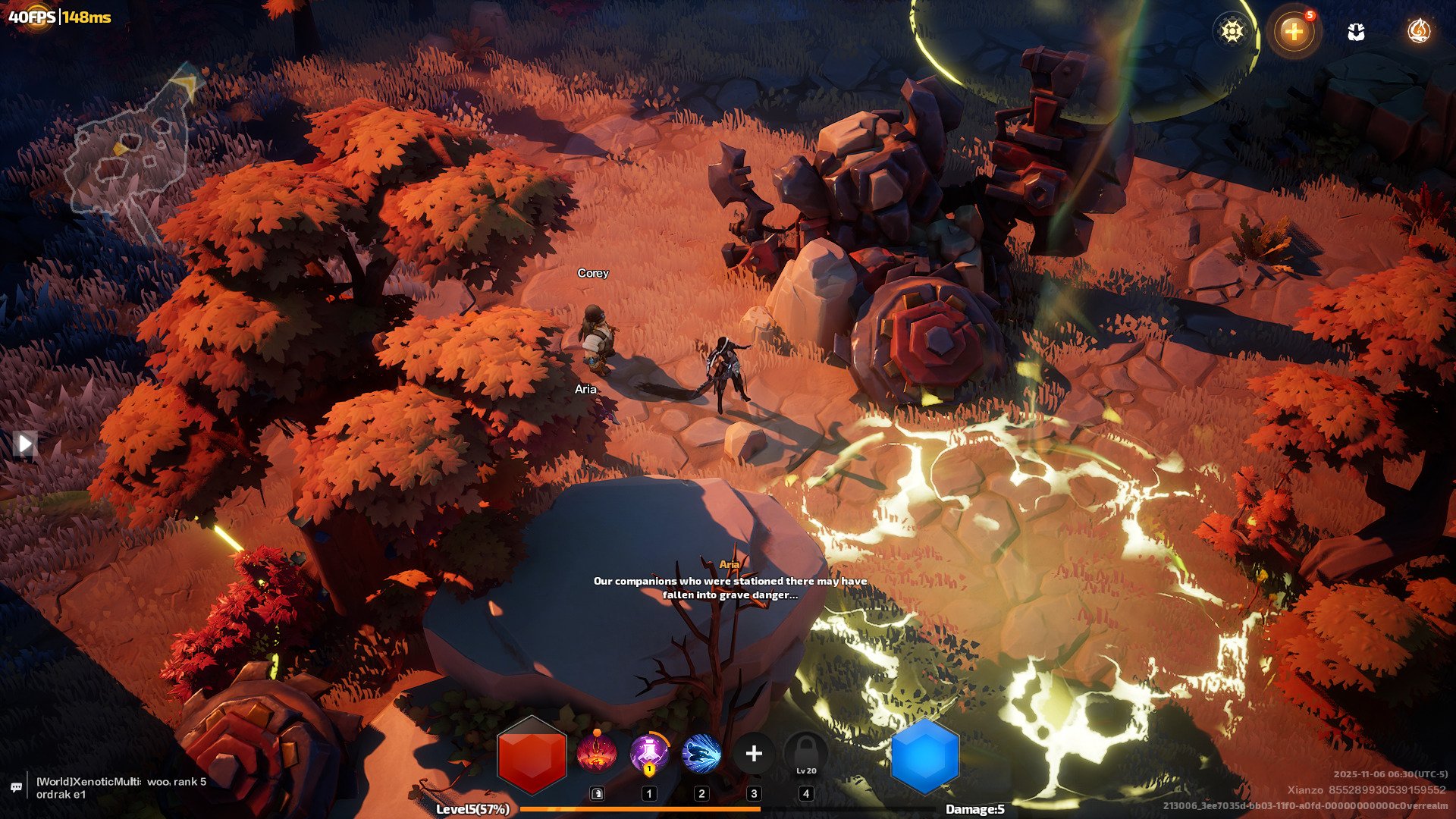The image size is (1456, 819).
Task: Click the red hexagon health gem
Action: click(532, 755)
